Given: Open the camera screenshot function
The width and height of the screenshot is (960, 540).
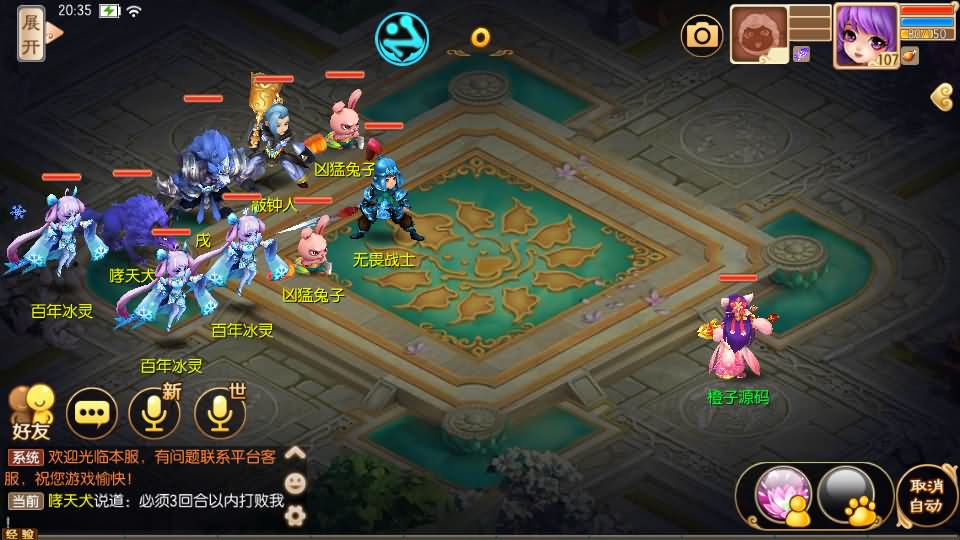Looking at the screenshot, I should [702, 36].
